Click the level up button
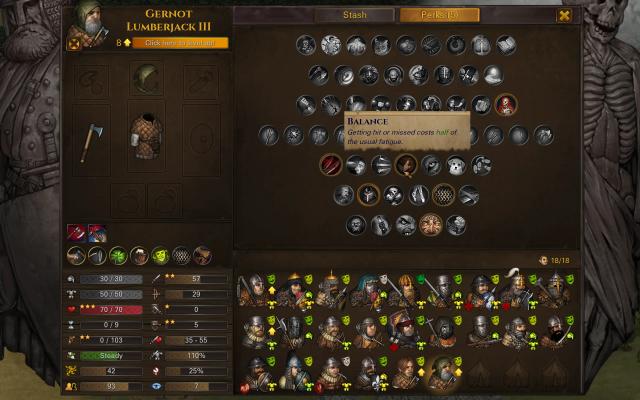The height and width of the screenshot is (400, 640). coord(186,43)
